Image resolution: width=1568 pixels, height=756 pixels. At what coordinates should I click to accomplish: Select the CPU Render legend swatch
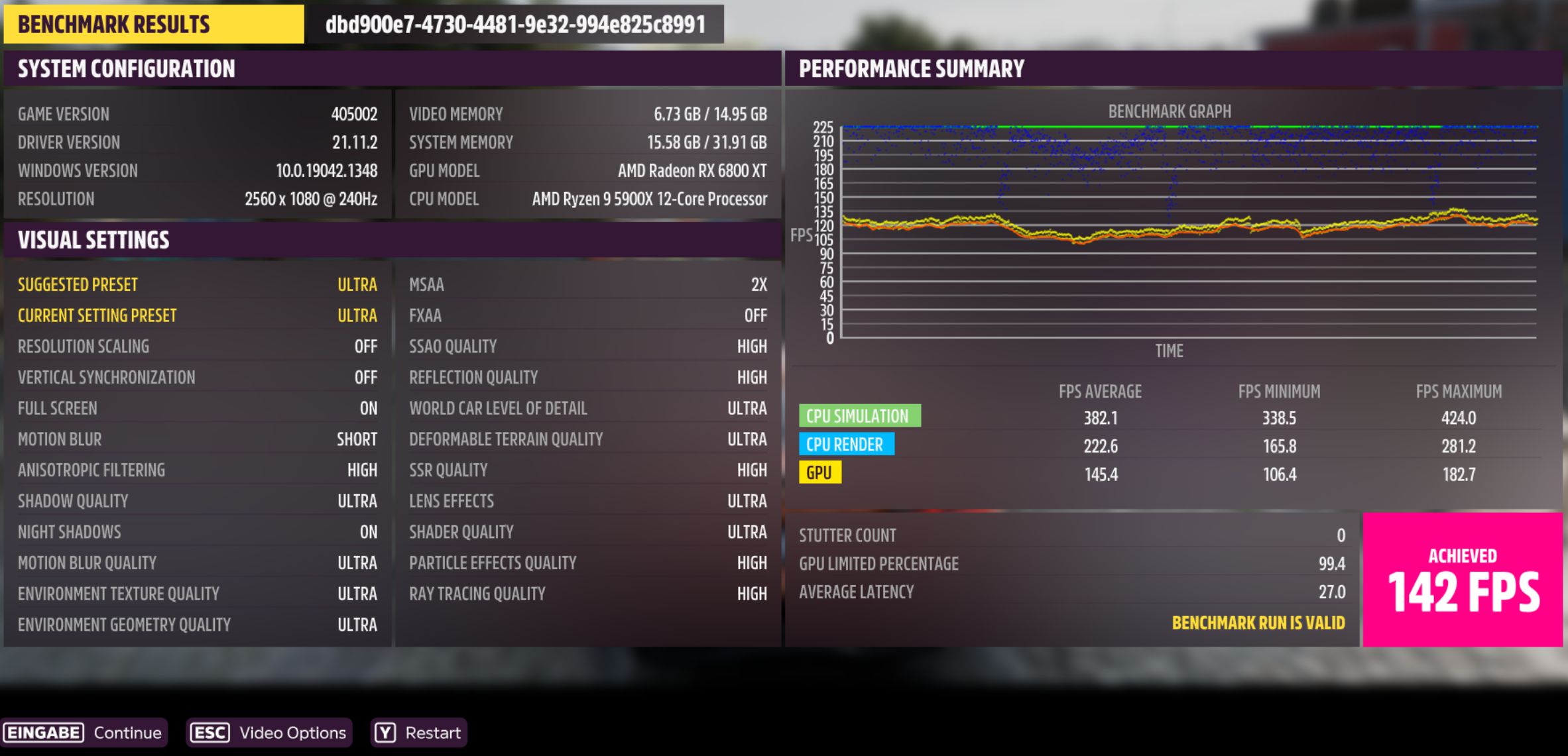(847, 445)
